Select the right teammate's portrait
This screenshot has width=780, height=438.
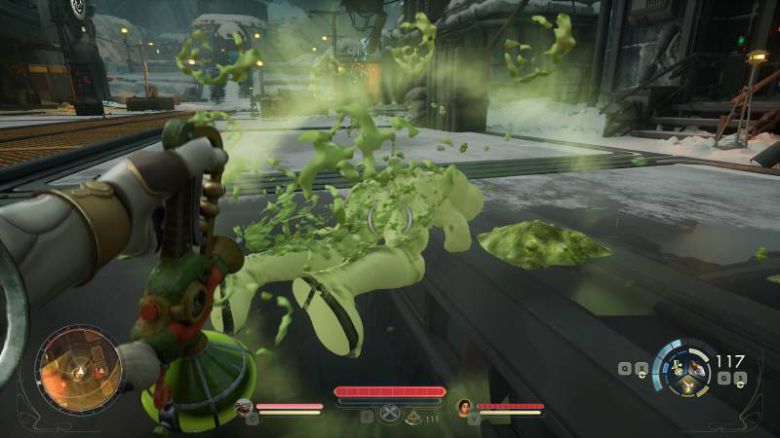click(x=464, y=407)
